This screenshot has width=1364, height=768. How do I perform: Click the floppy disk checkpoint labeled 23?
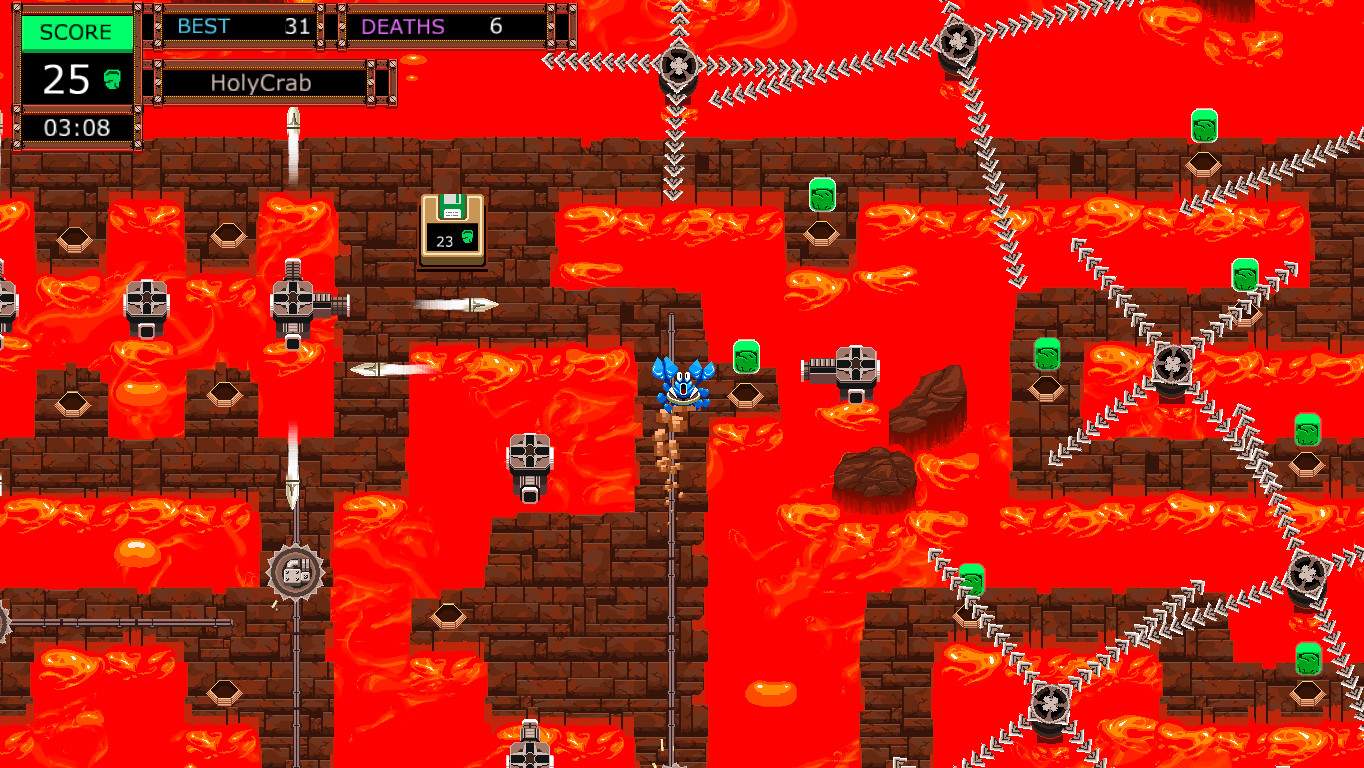click(x=451, y=228)
